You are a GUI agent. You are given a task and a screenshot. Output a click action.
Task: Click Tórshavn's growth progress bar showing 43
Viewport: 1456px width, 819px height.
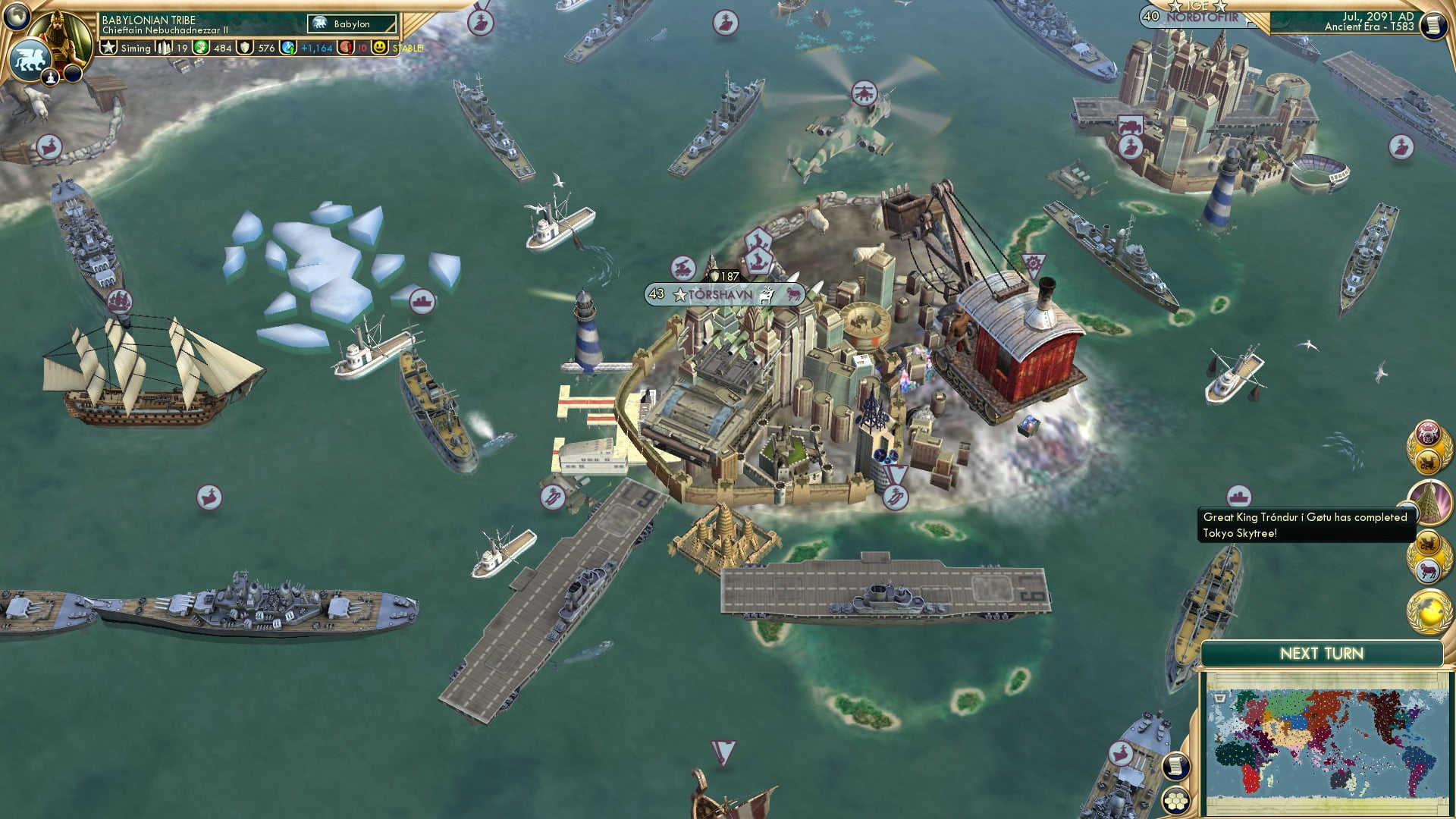point(655,294)
